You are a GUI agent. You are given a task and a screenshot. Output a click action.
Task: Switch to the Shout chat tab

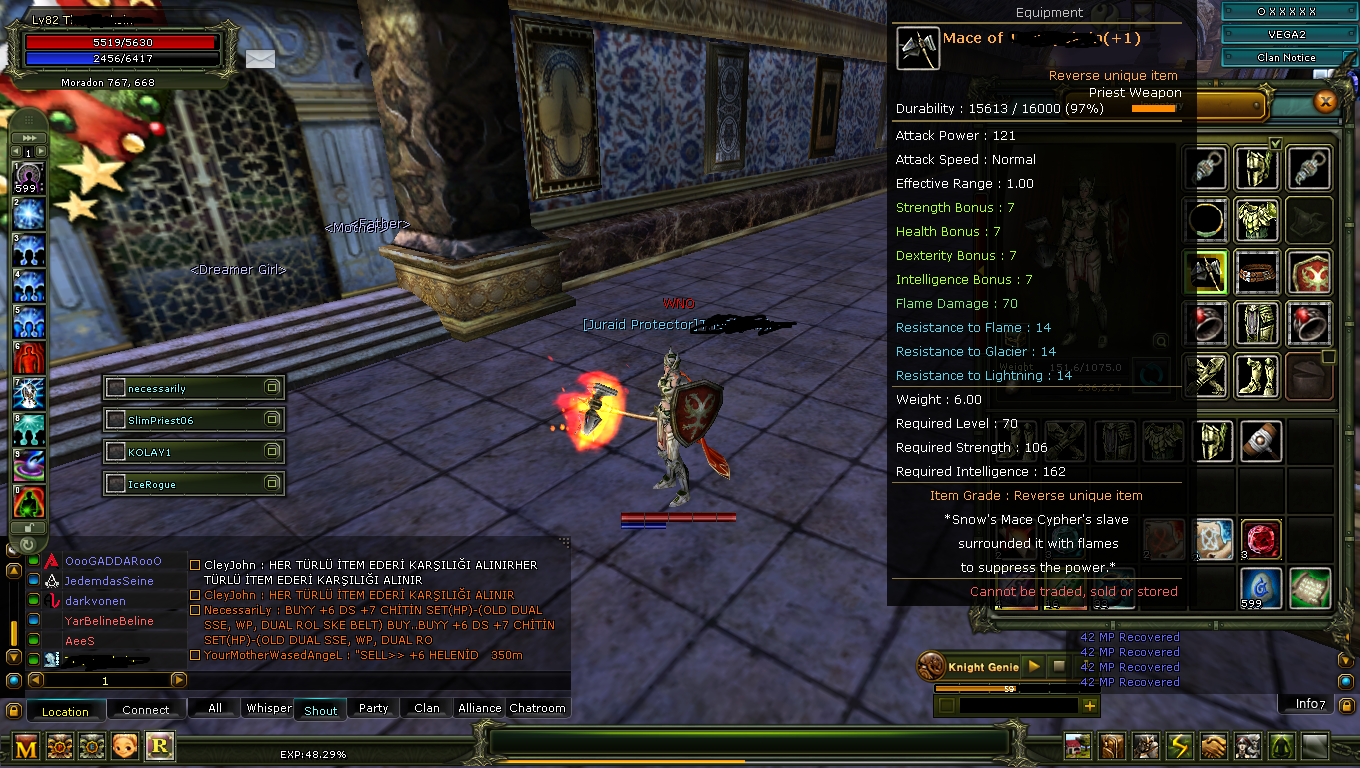(x=320, y=709)
